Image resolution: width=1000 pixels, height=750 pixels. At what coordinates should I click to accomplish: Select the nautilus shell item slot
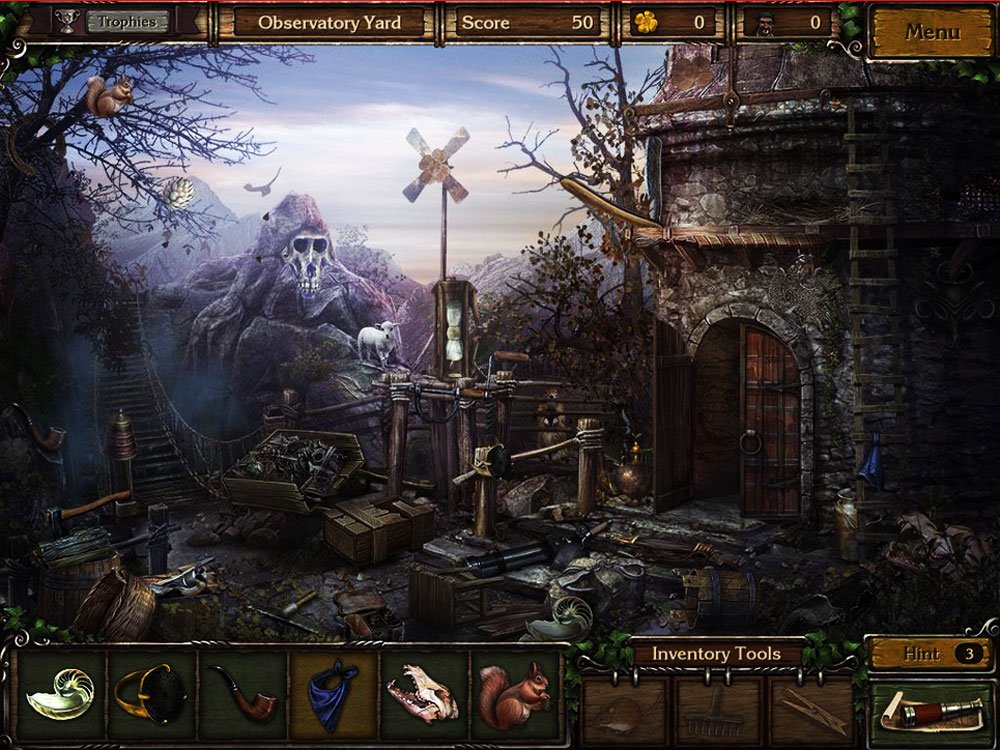62,694
